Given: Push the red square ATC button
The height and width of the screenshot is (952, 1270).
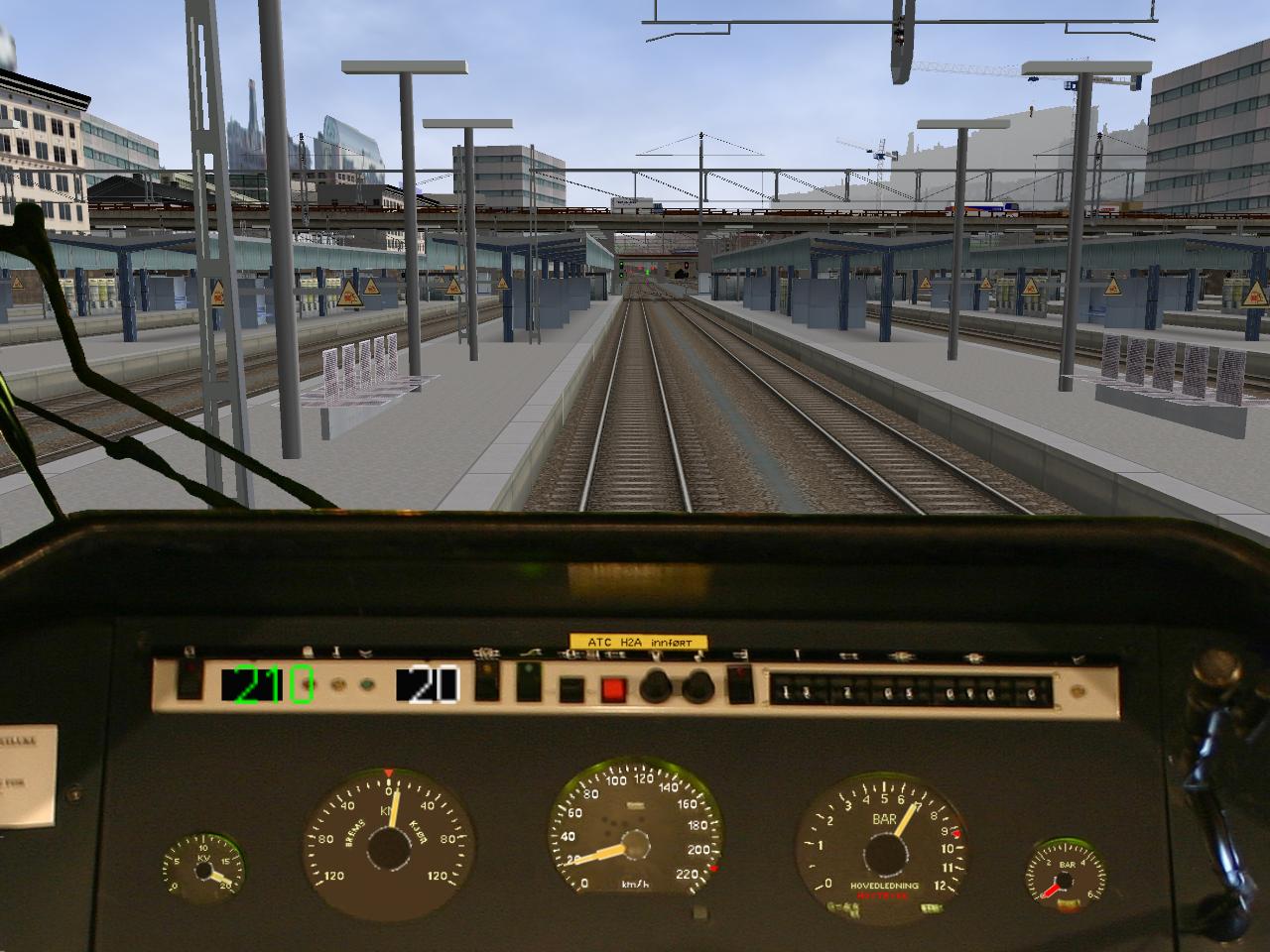Looking at the screenshot, I should coord(614,689).
